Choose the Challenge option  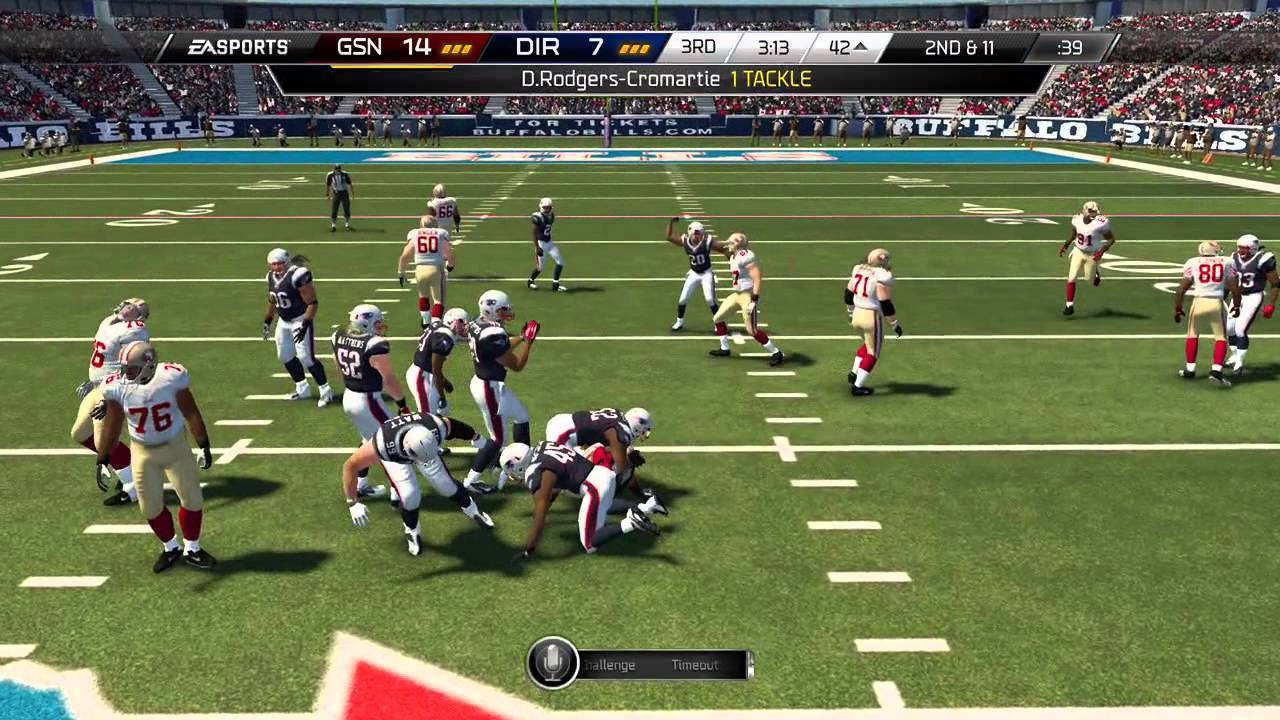point(609,665)
